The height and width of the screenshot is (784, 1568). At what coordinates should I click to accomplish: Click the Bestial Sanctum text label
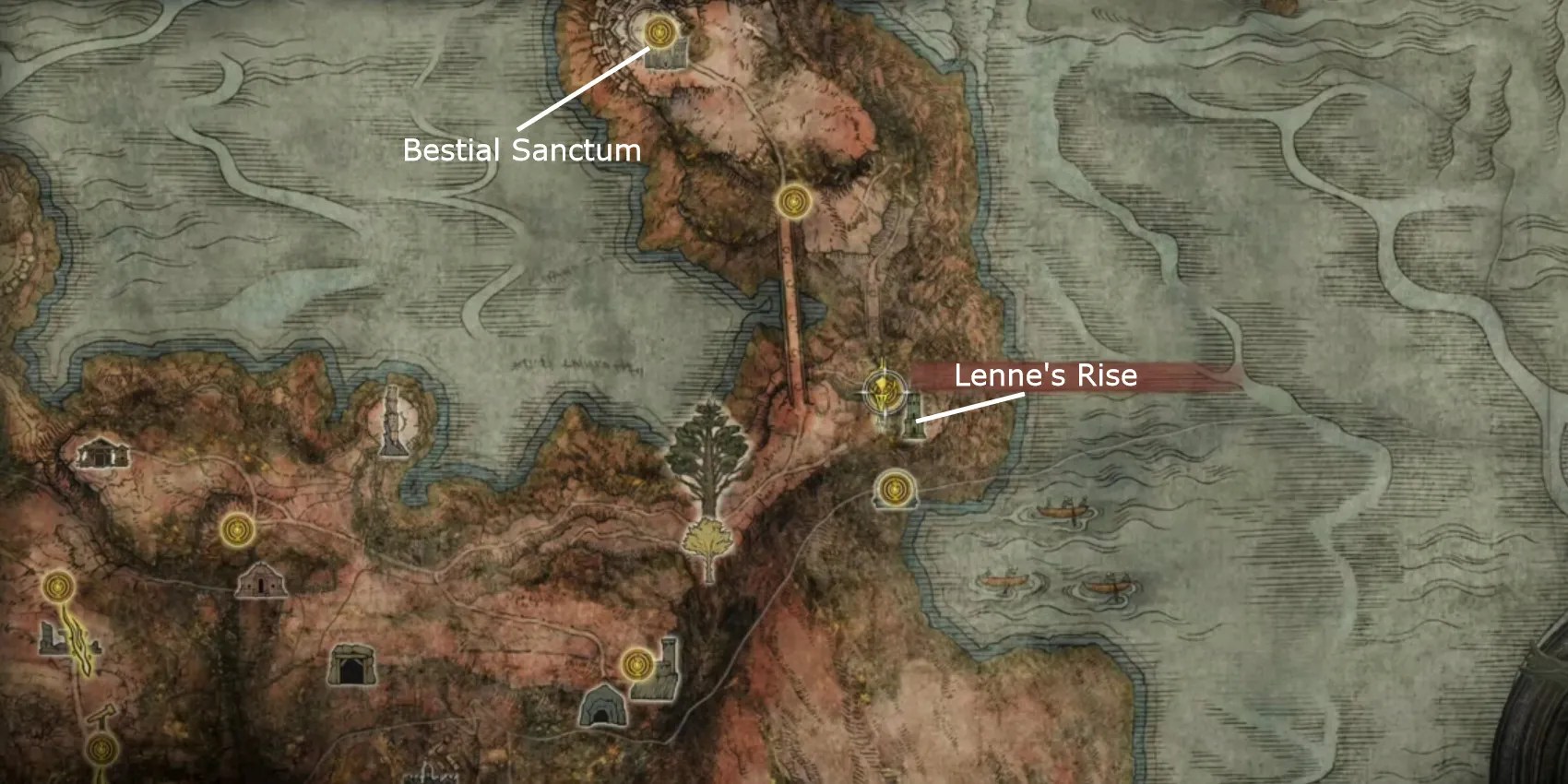[x=522, y=150]
